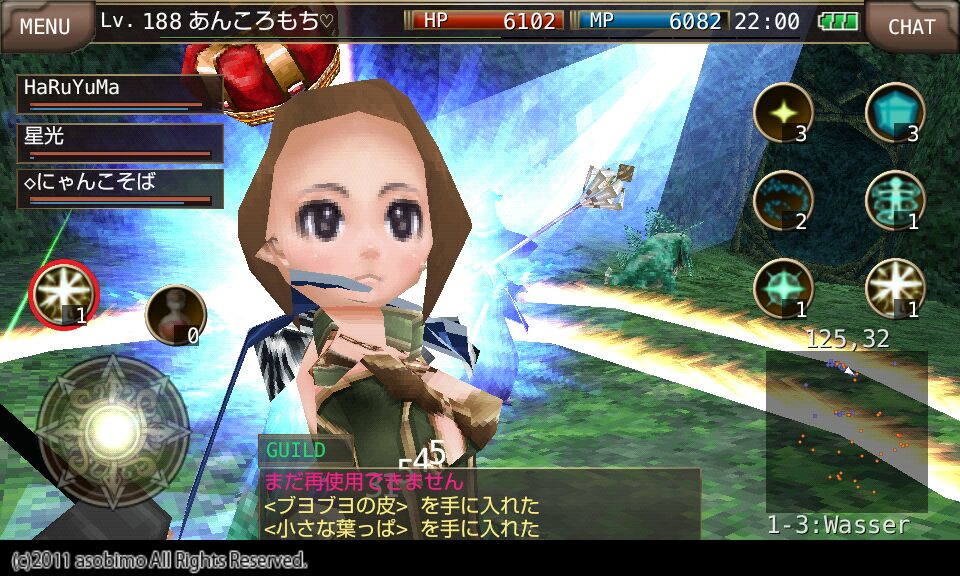The height and width of the screenshot is (576, 960).
Task: Click the chat log message window
Action: [x=480, y=504]
